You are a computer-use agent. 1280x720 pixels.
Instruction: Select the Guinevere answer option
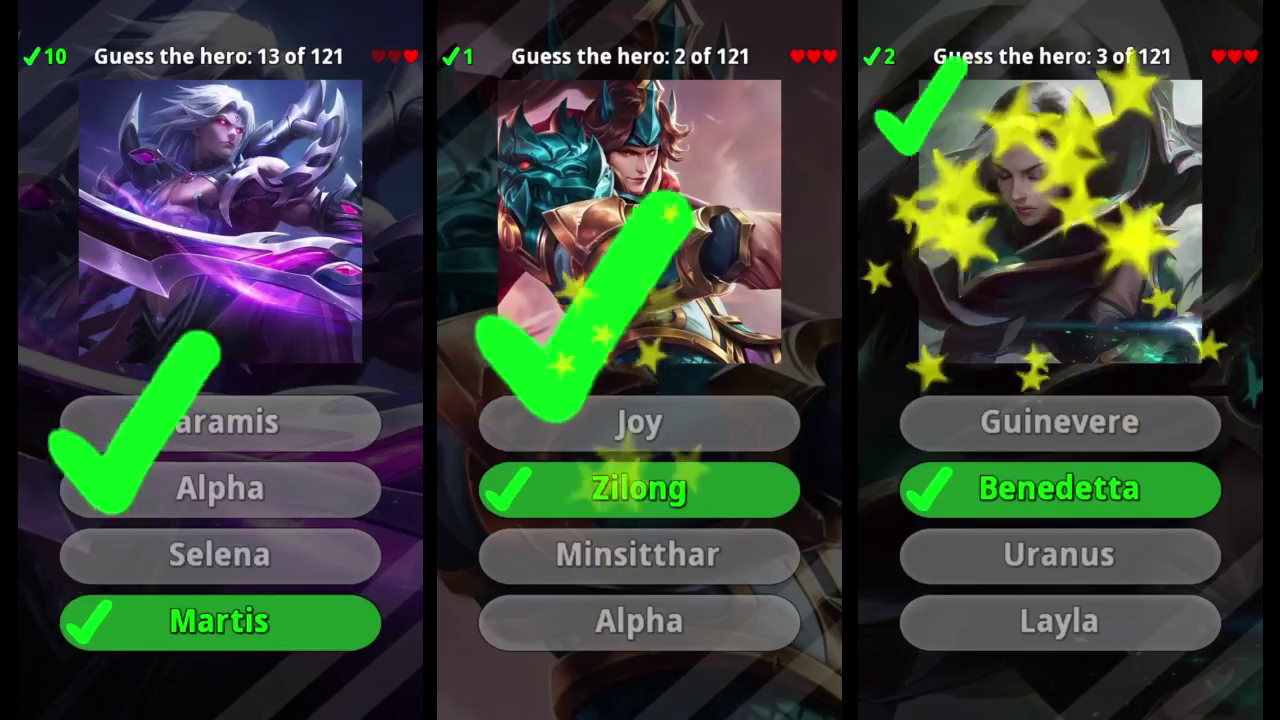(x=1060, y=422)
